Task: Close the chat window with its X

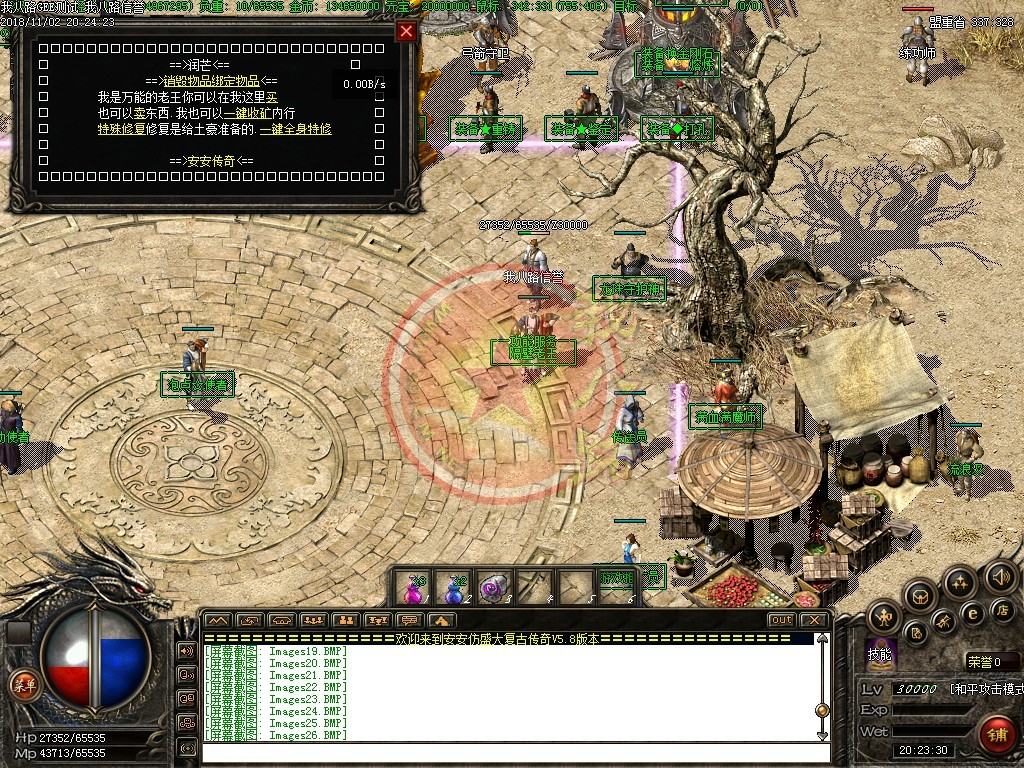Action: [x=814, y=620]
